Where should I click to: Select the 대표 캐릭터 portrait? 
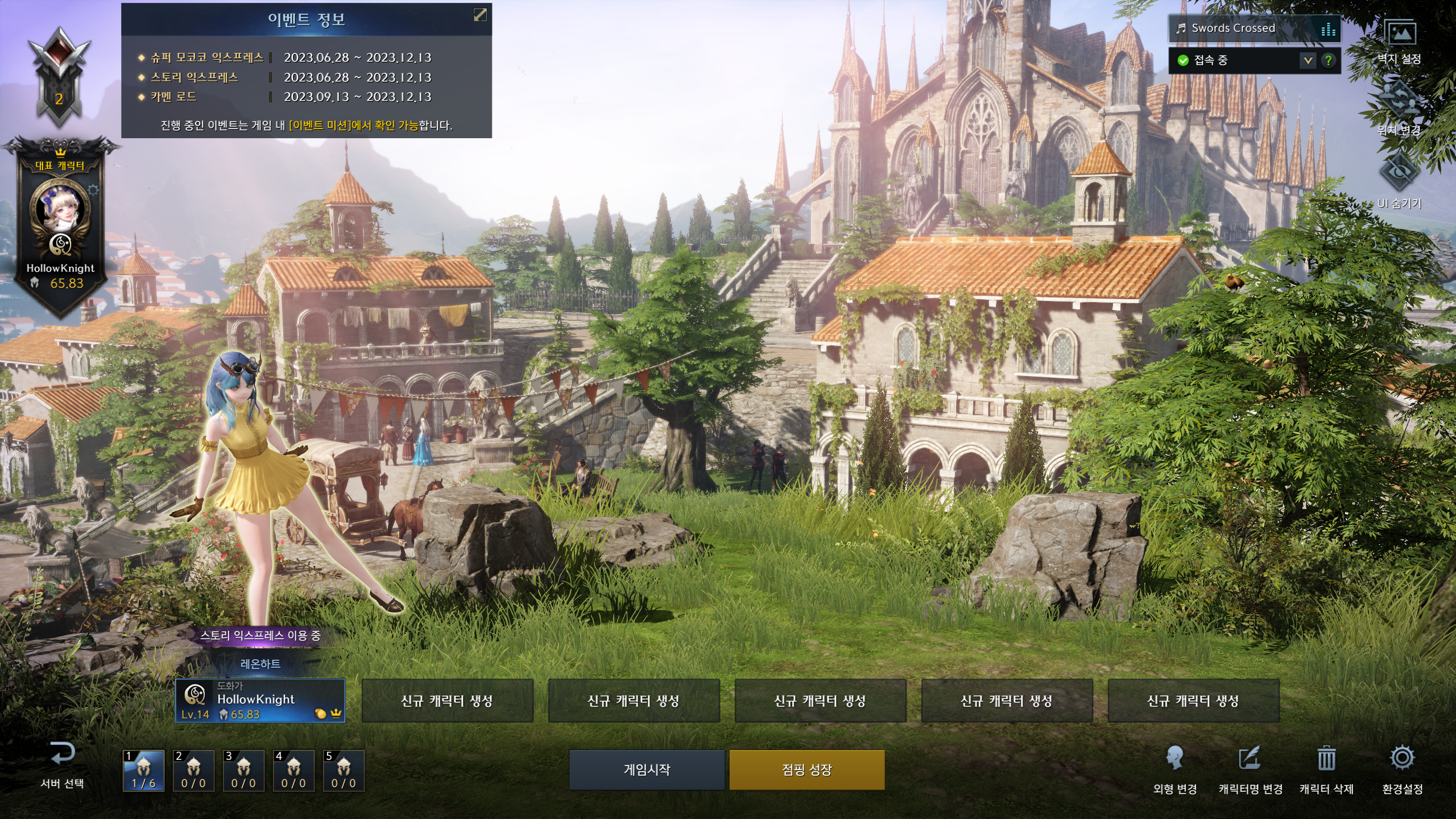coord(60,208)
